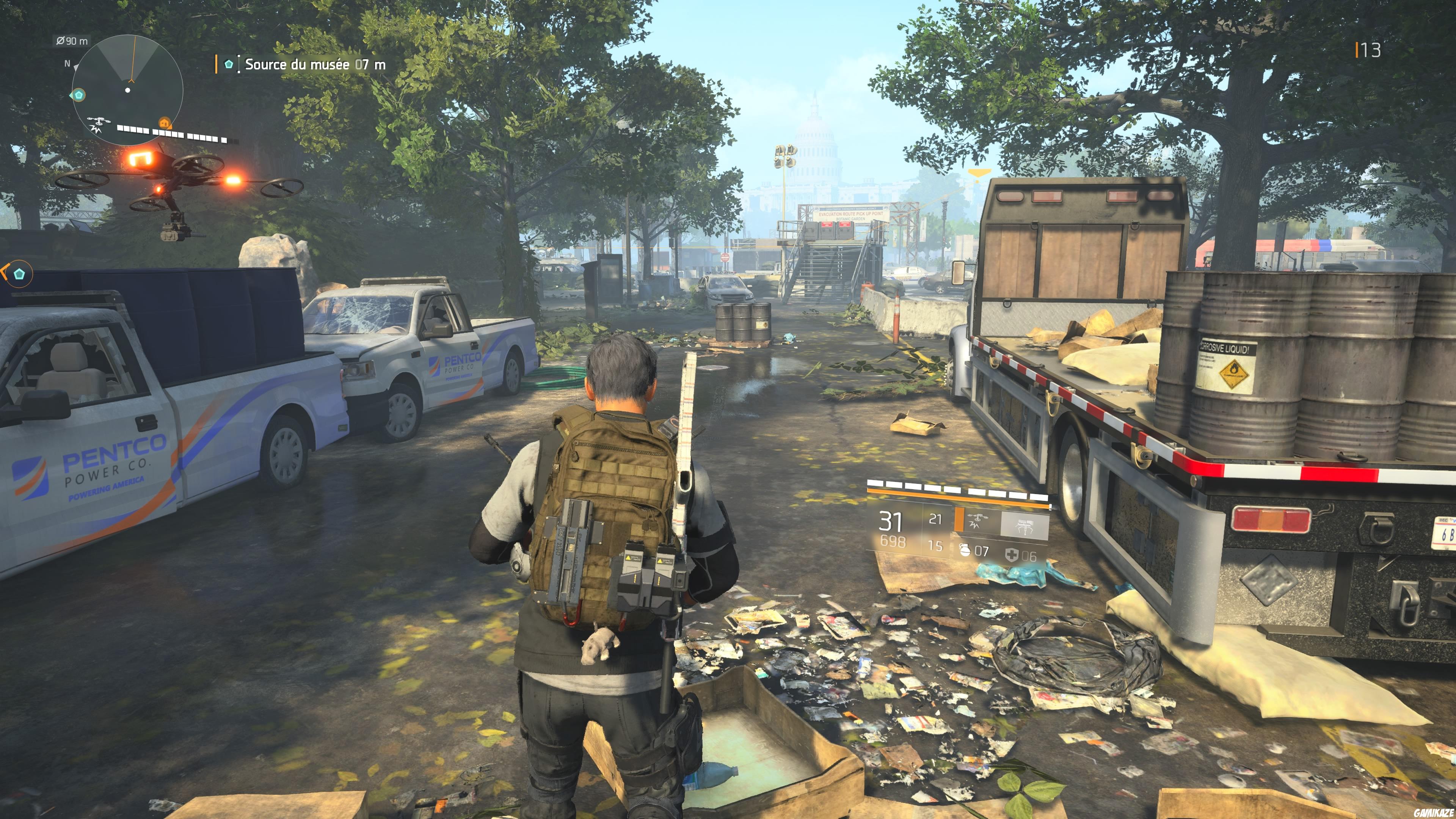Select the armor value 698 readout
1456x819 pixels.
(893, 541)
